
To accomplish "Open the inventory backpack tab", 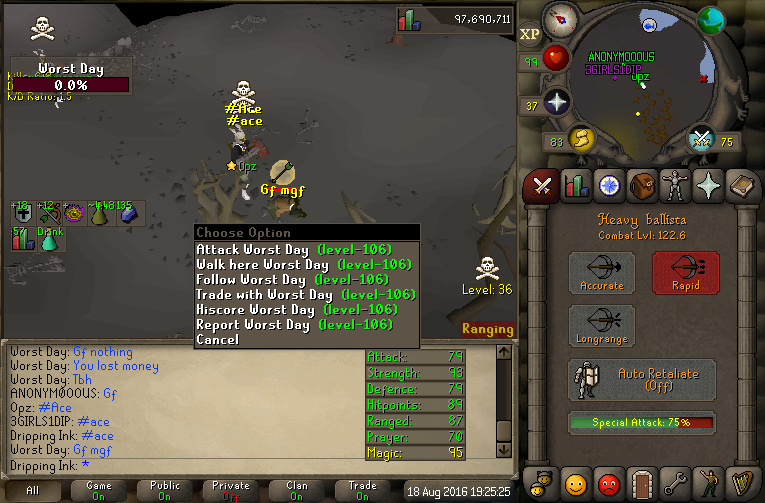I will [x=643, y=186].
